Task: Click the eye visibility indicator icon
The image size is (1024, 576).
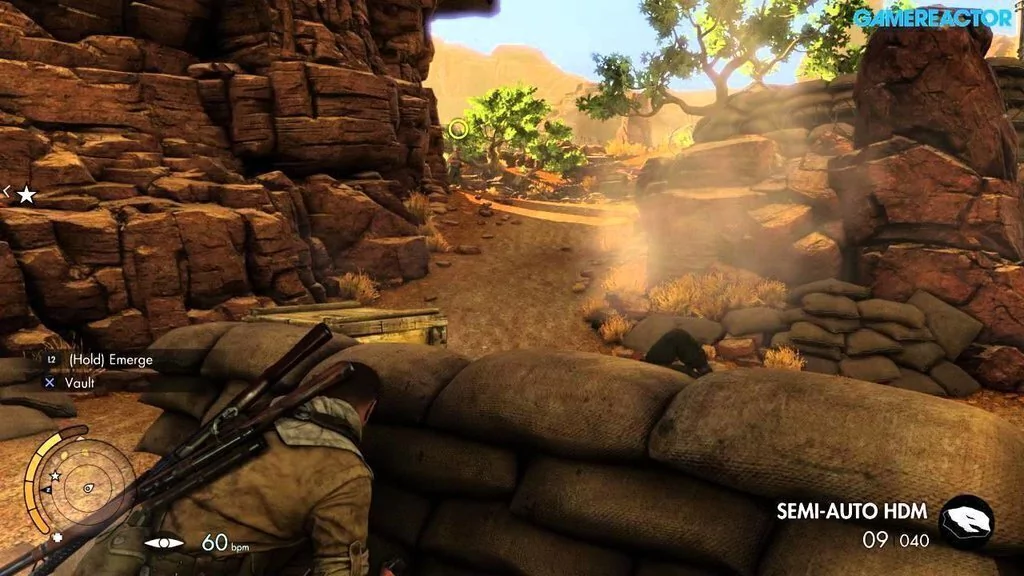Action: tap(164, 543)
